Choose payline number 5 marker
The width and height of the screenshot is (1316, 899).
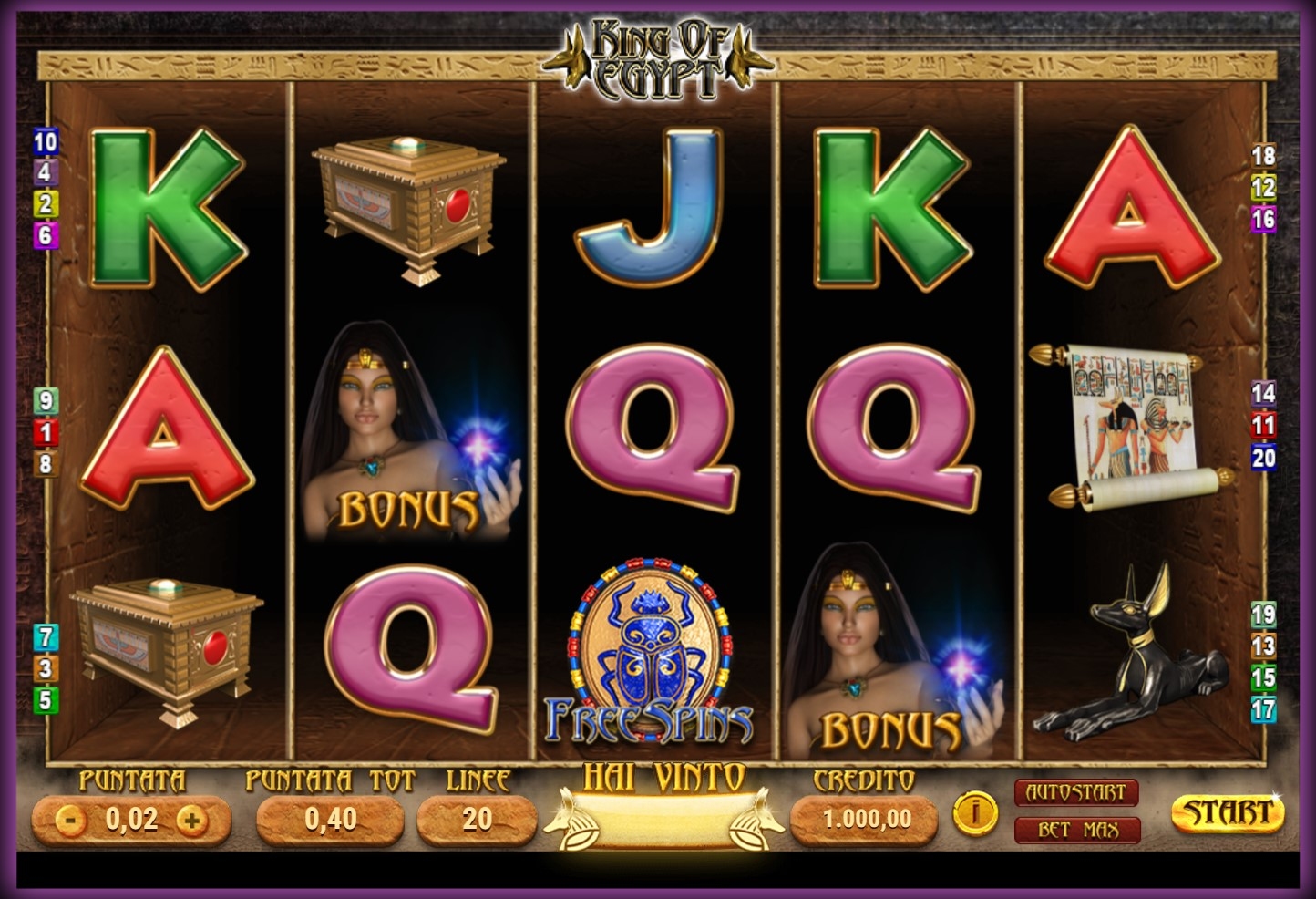[46, 700]
